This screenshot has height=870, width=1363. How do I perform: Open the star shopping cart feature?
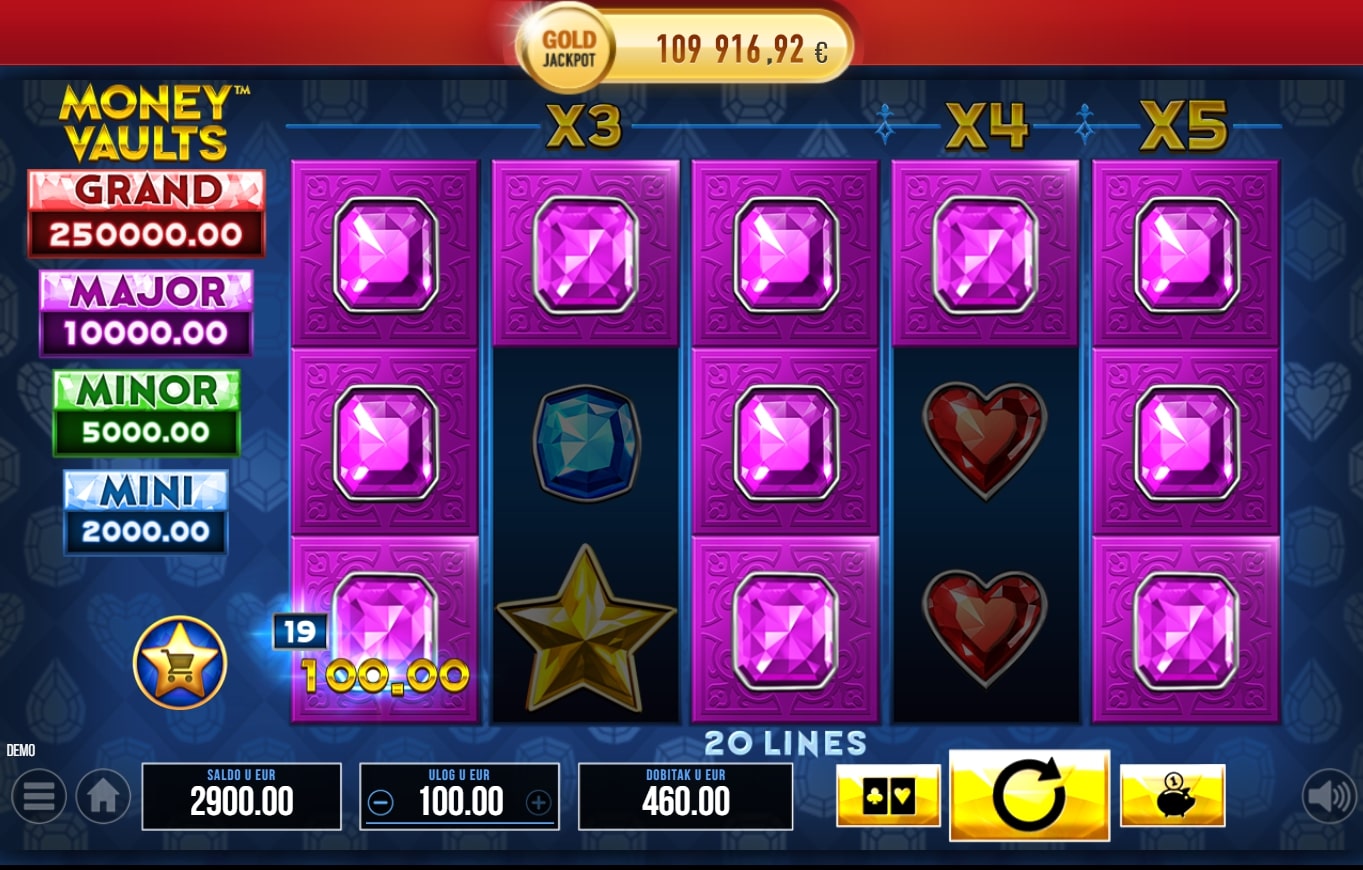pos(180,662)
